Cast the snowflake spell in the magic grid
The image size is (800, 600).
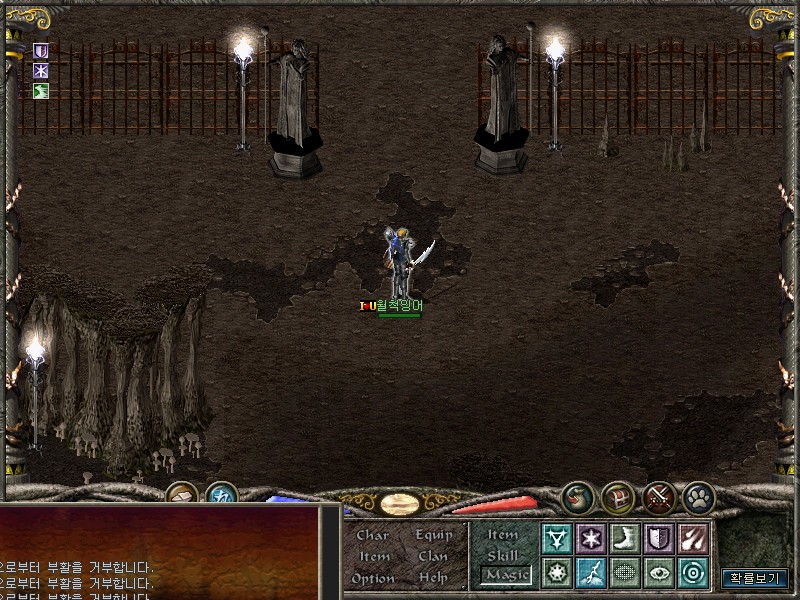coord(591,539)
